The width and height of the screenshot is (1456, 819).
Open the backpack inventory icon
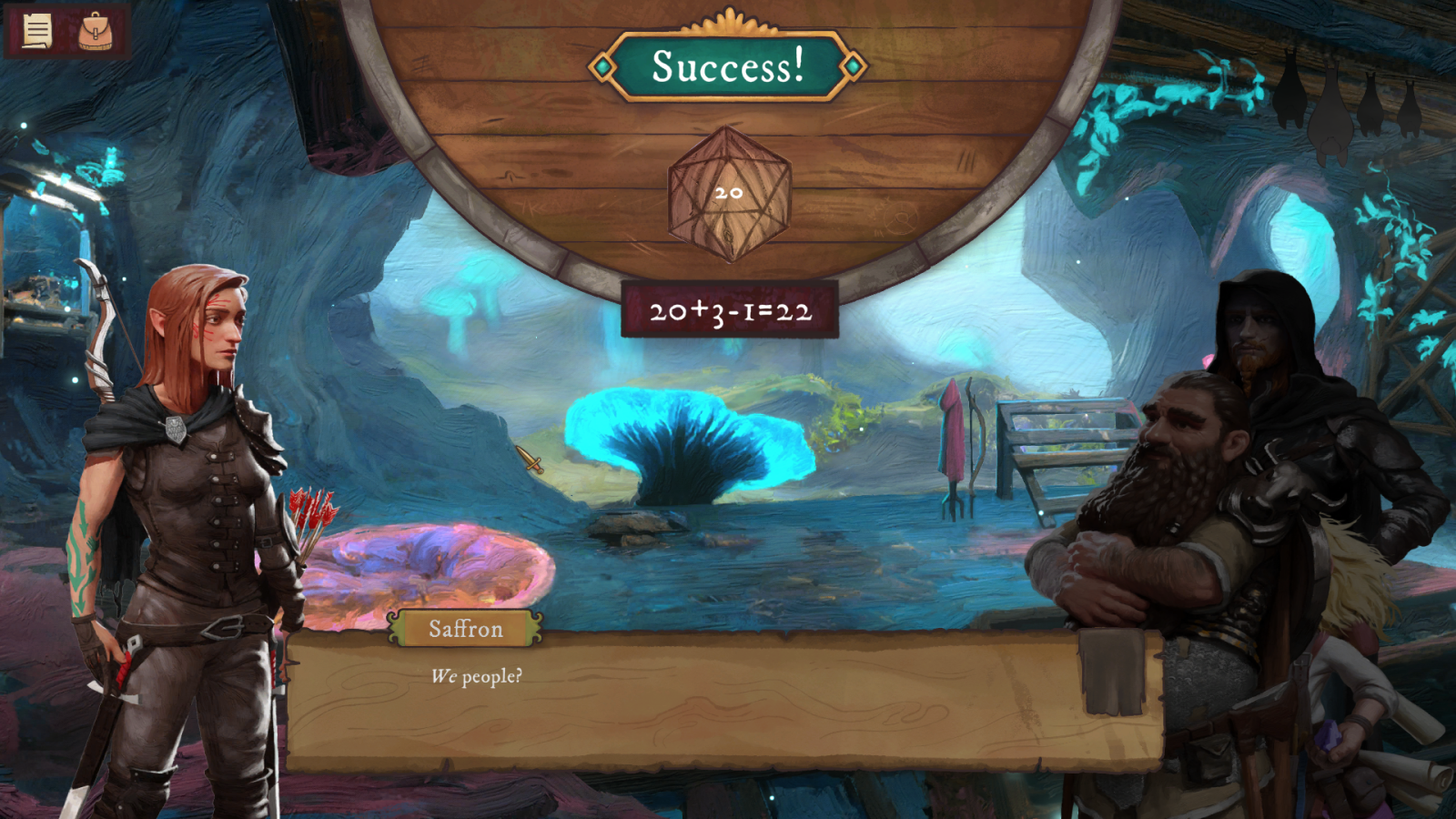click(x=96, y=31)
